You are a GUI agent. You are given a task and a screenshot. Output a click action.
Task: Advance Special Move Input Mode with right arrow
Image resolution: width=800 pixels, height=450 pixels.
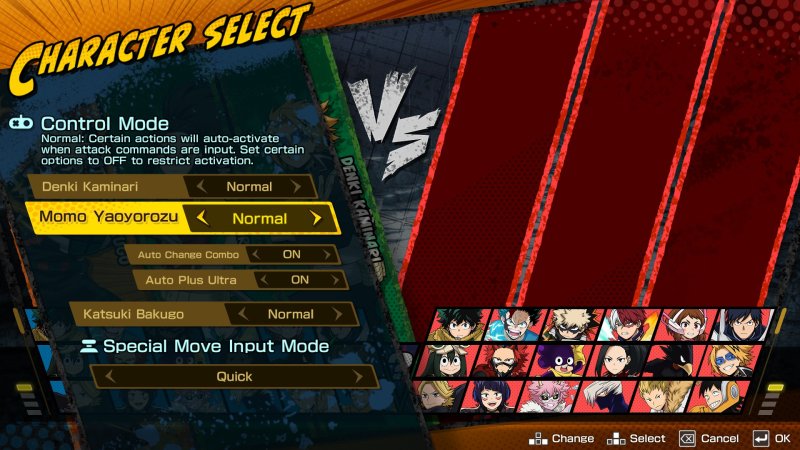point(366,377)
